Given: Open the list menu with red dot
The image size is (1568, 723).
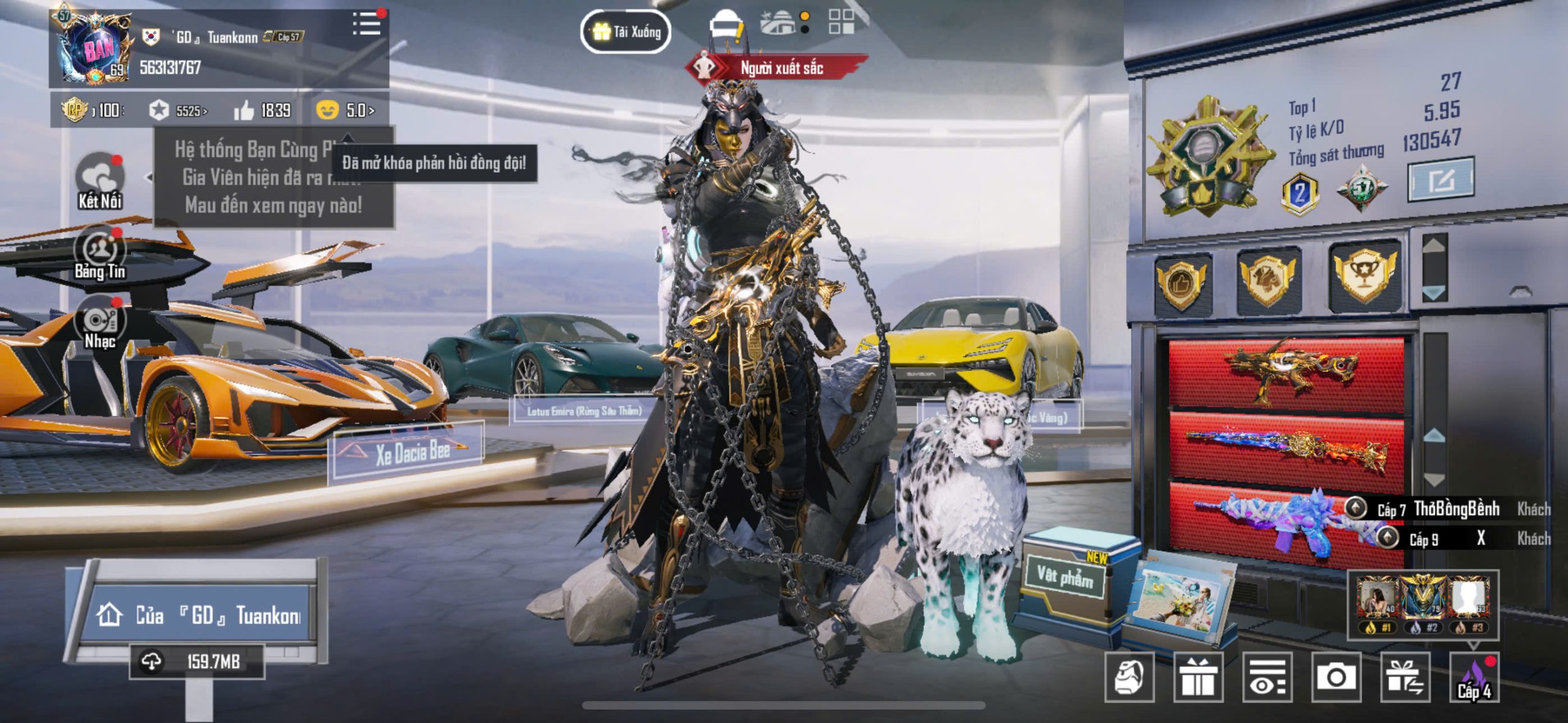Looking at the screenshot, I should click(367, 23).
